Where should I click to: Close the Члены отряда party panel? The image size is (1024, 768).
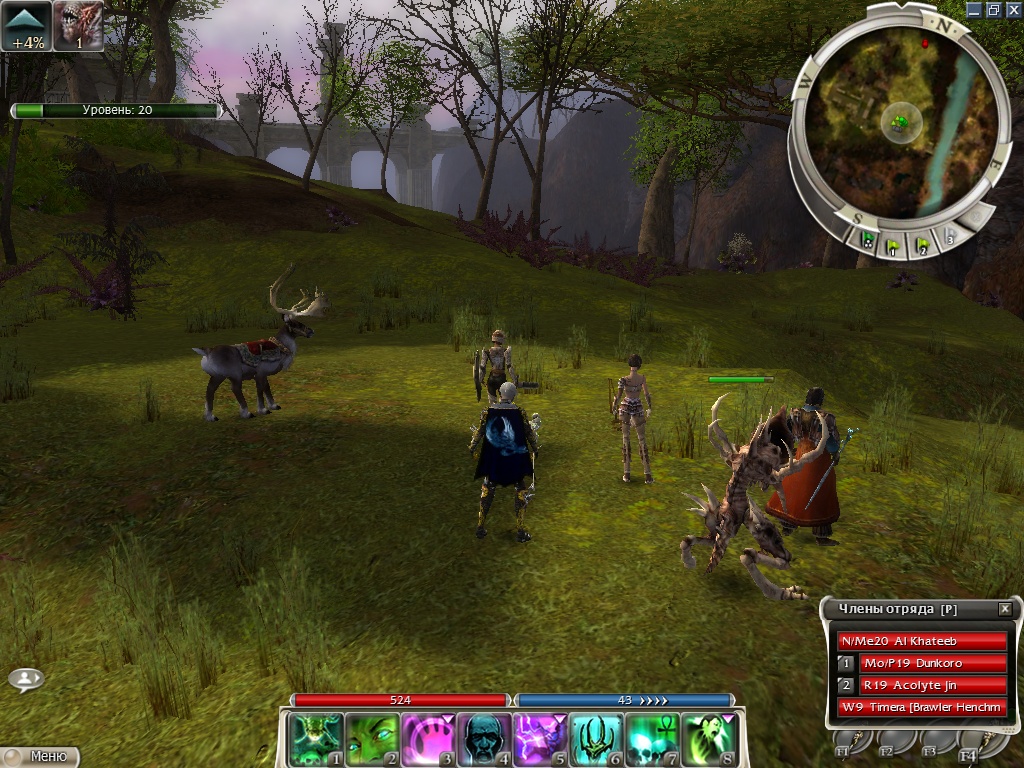pos(1005,609)
